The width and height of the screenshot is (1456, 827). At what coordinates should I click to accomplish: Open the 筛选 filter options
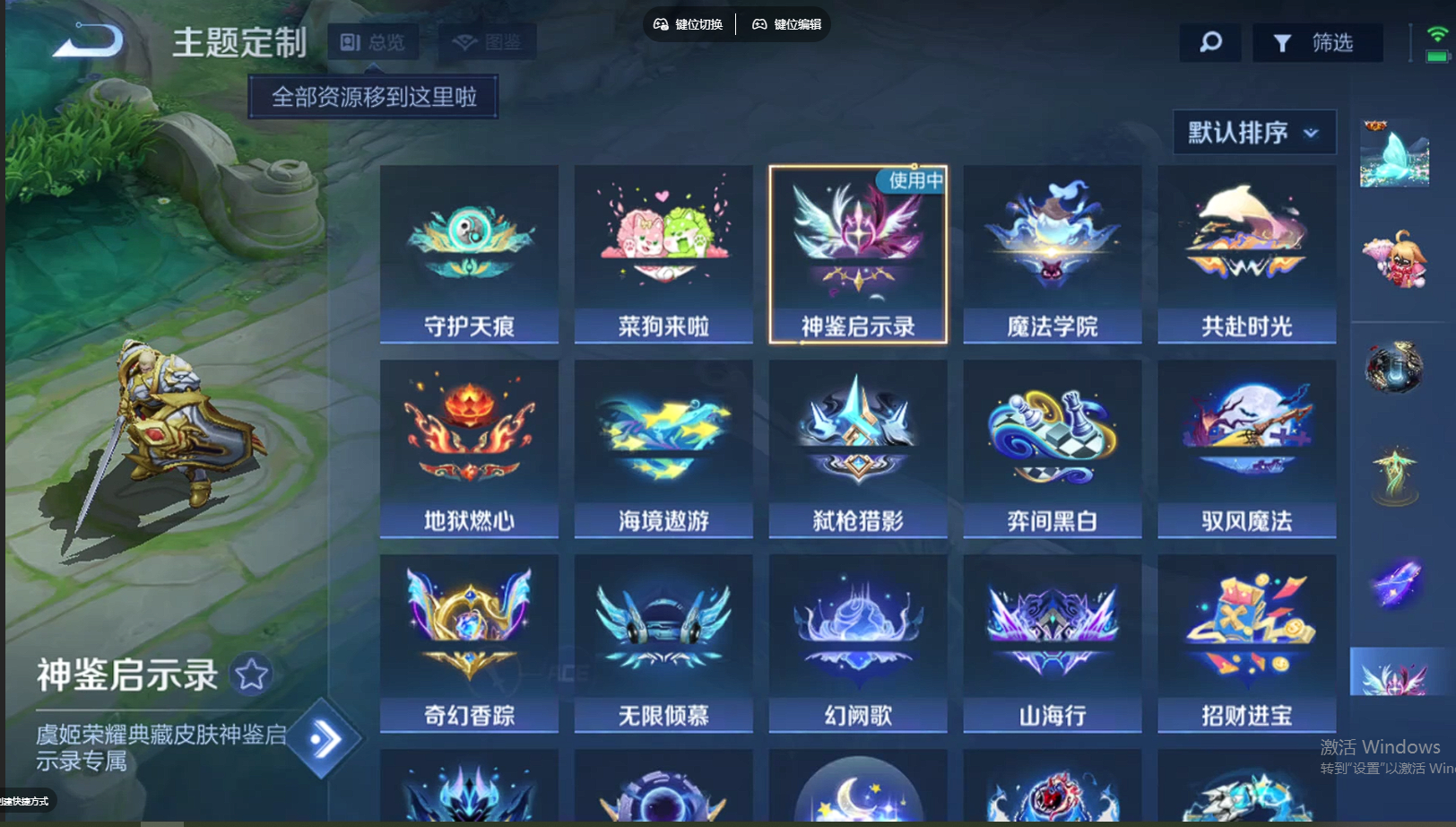(1318, 41)
